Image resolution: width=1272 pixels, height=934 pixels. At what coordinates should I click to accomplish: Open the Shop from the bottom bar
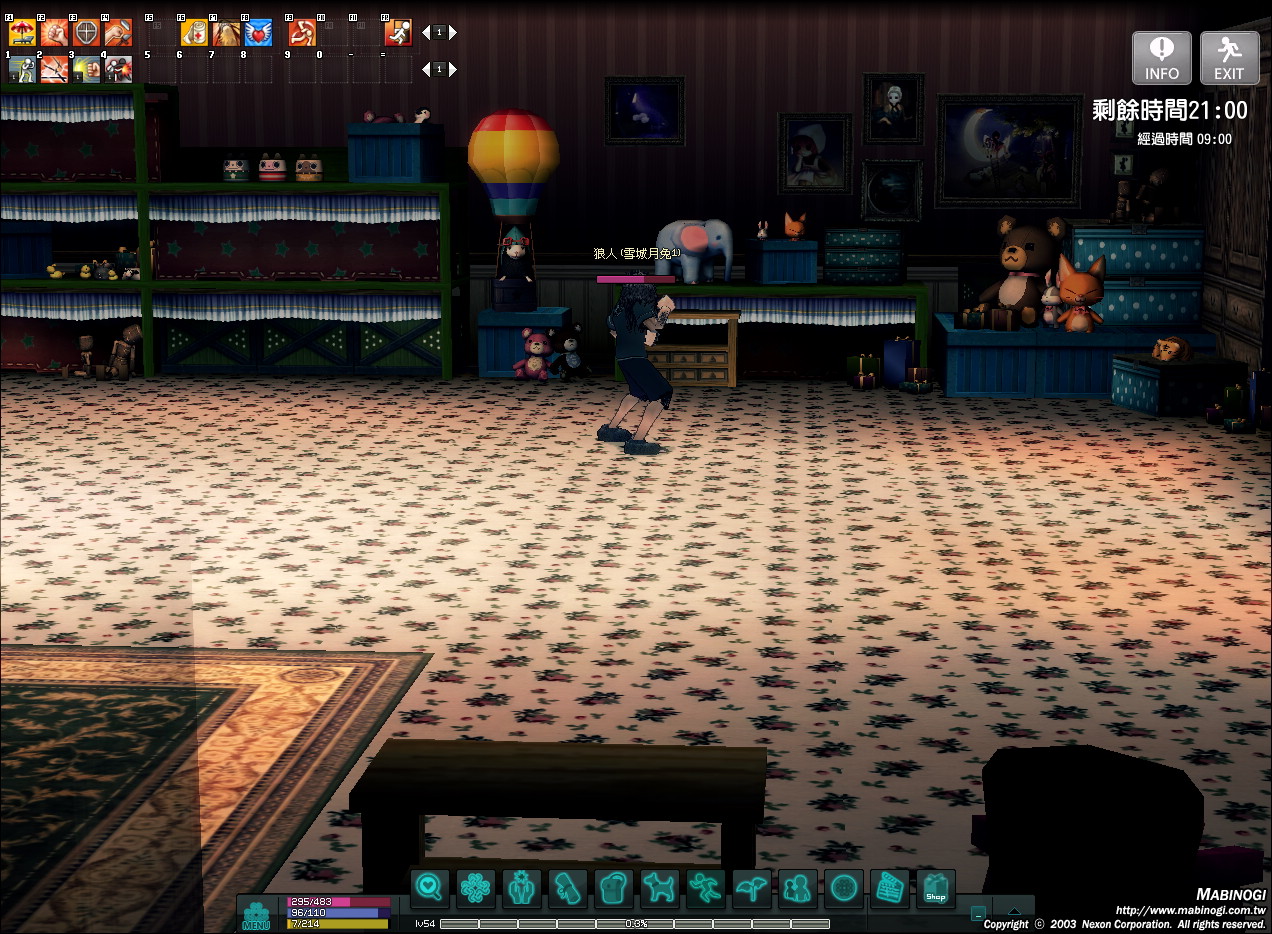click(x=935, y=887)
